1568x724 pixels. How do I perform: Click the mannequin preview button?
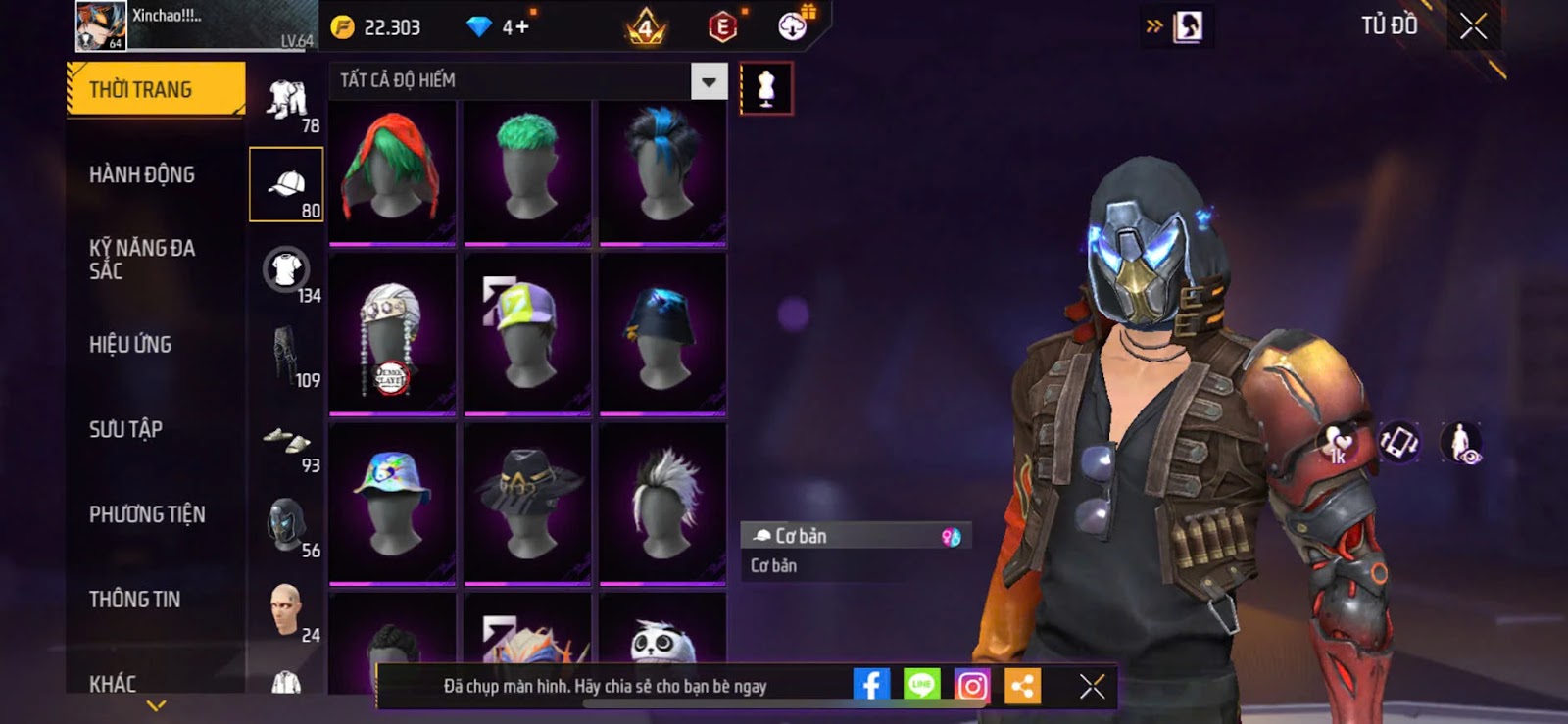pyautogui.click(x=766, y=89)
